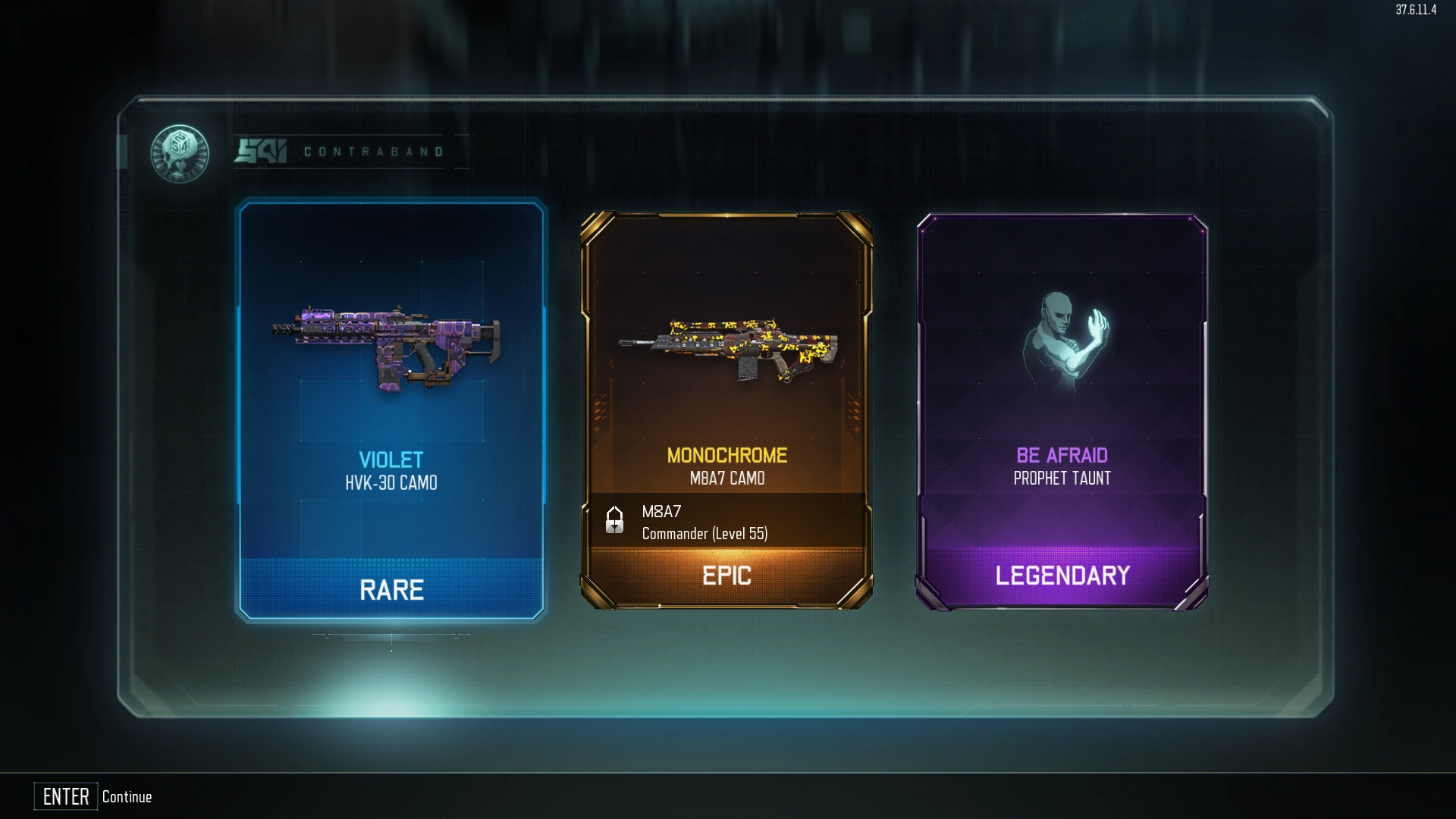Switch to the RARE rarity tab
1456x819 pixels.
coord(391,590)
